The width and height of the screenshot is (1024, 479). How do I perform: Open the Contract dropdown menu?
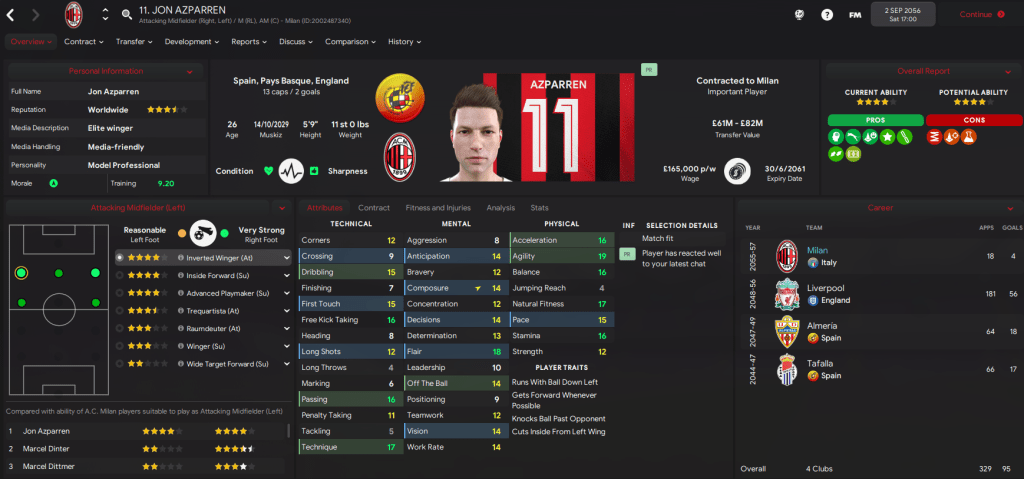[84, 42]
